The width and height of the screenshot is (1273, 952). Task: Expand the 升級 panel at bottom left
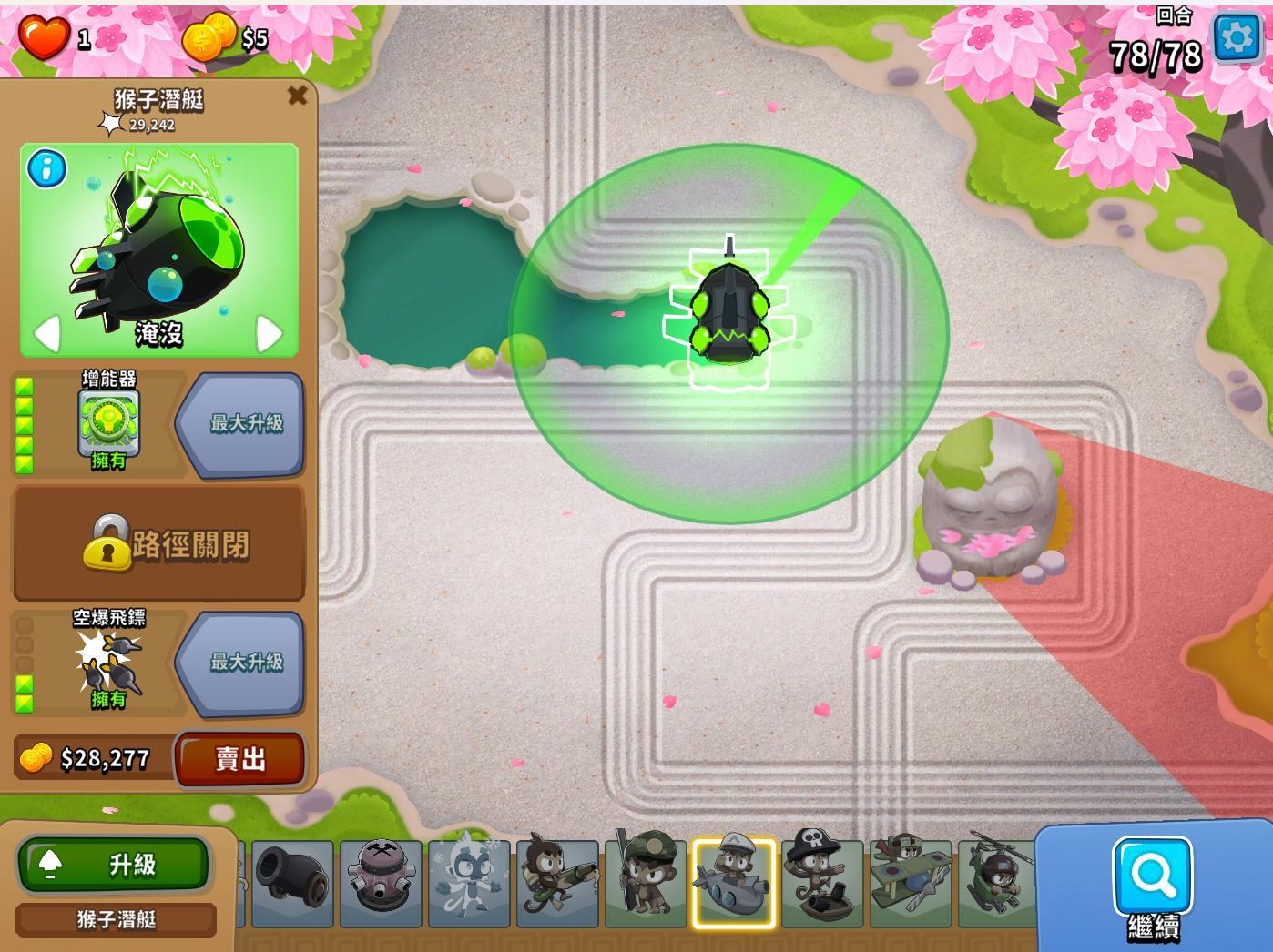pos(113,865)
